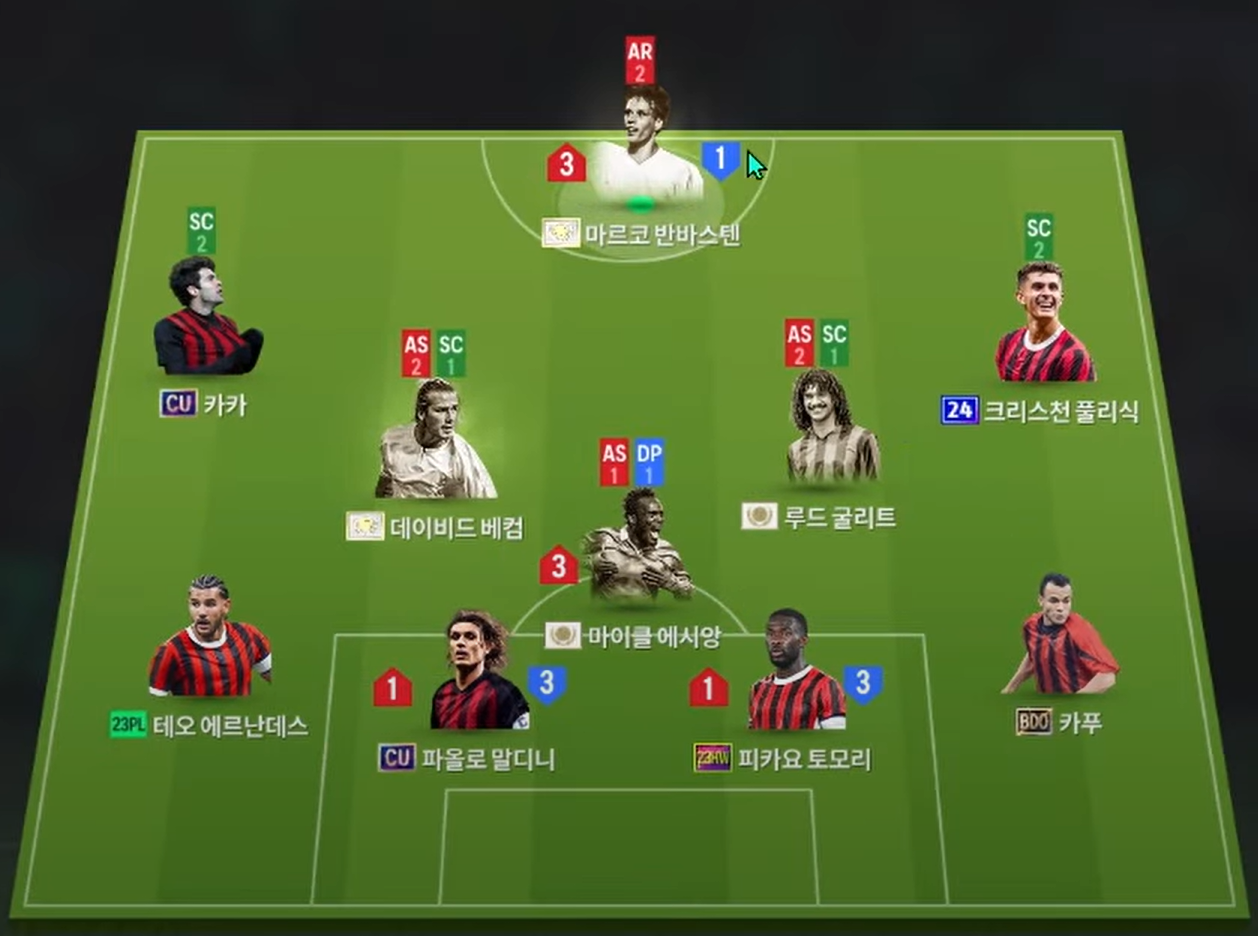Select left back Theo Hernández
The width and height of the screenshot is (1258, 936).
coord(209,638)
